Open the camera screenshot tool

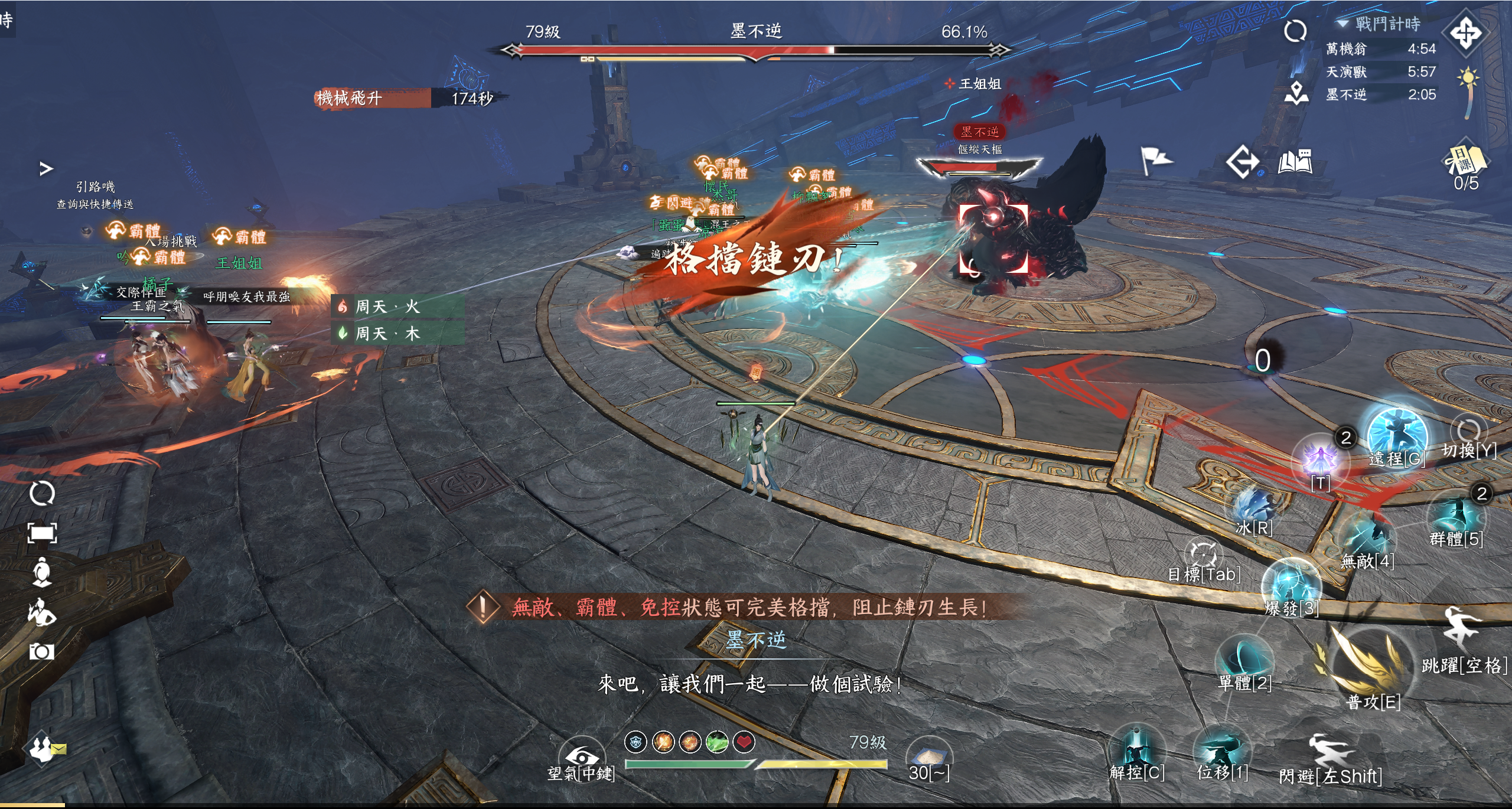click(41, 651)
